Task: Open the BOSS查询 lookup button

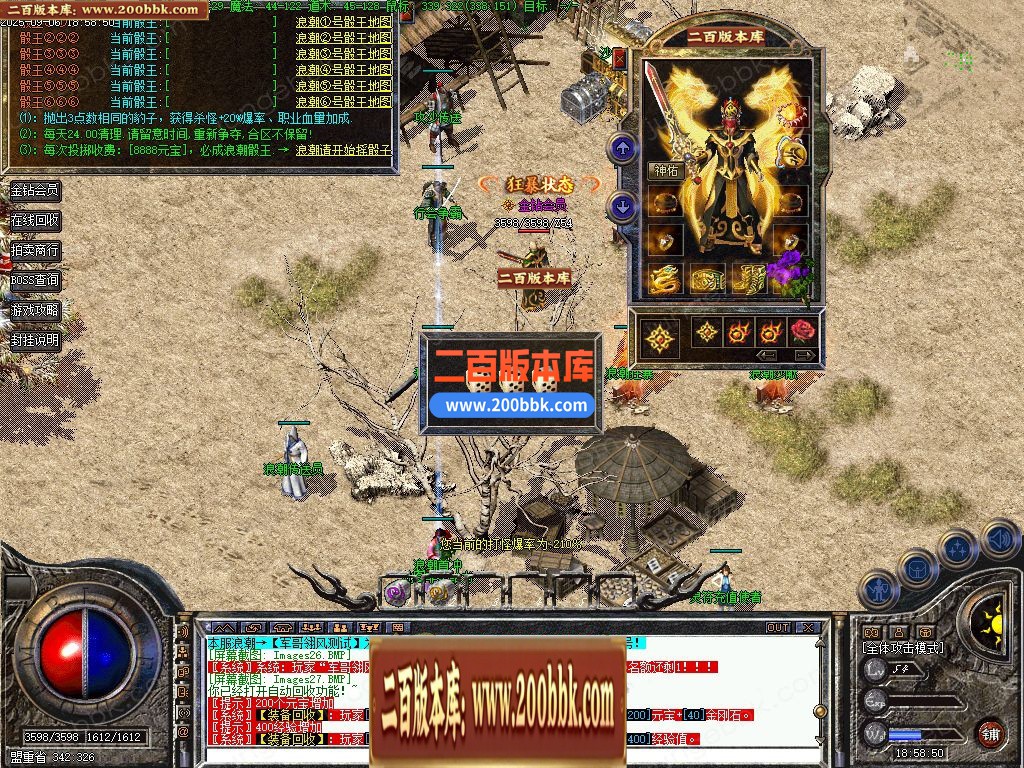Action: click(x=35, y=280)
